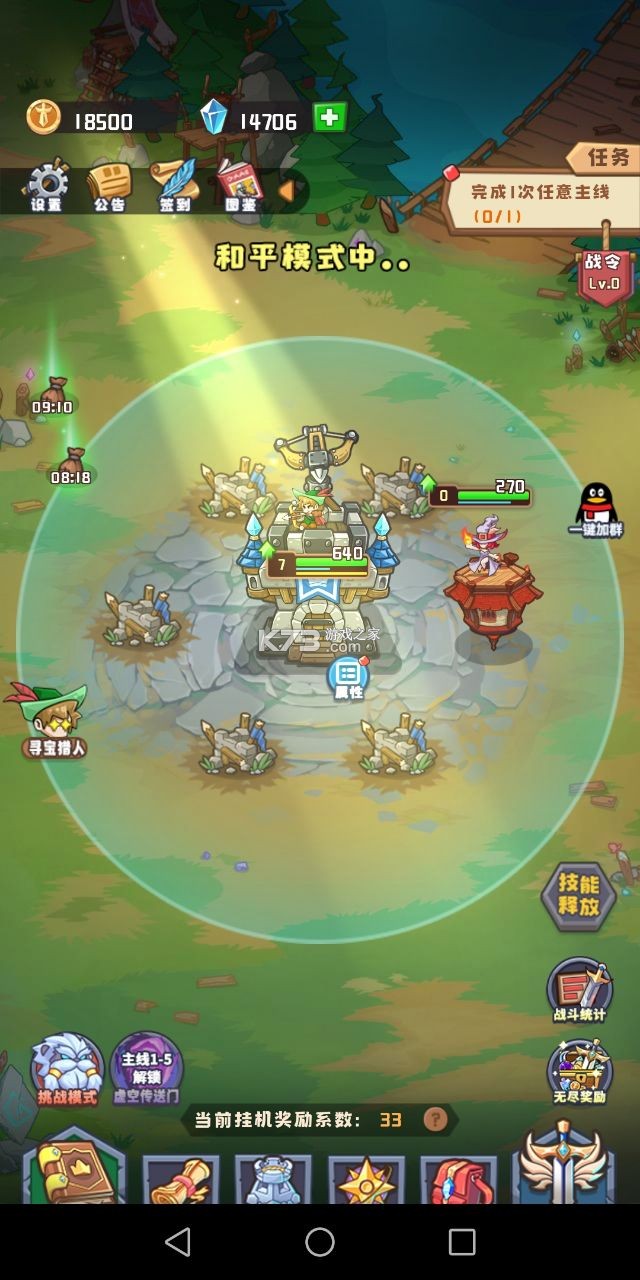Image resolution: width=640 pixels, height=1280 pixels.
Task: Open 无尽奖励 endless rewards chest
Action: point(579,1072)
